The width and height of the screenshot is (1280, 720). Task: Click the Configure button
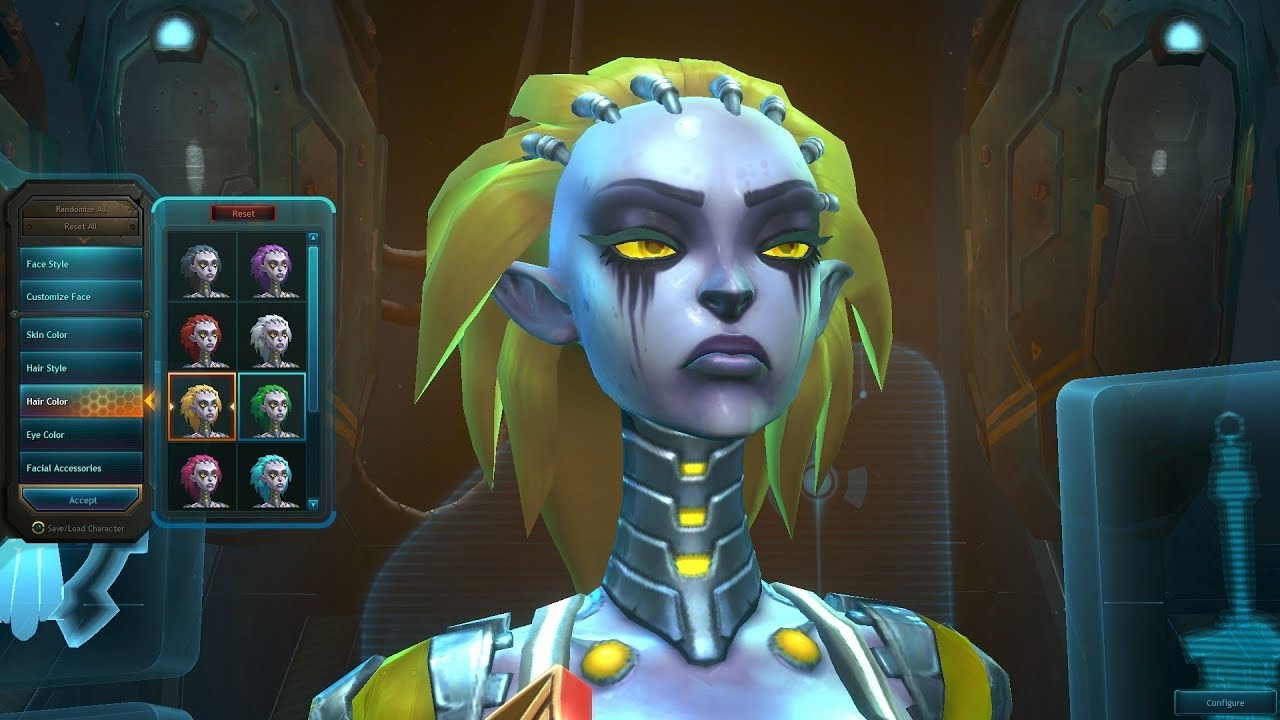(x=1225, y=703)
